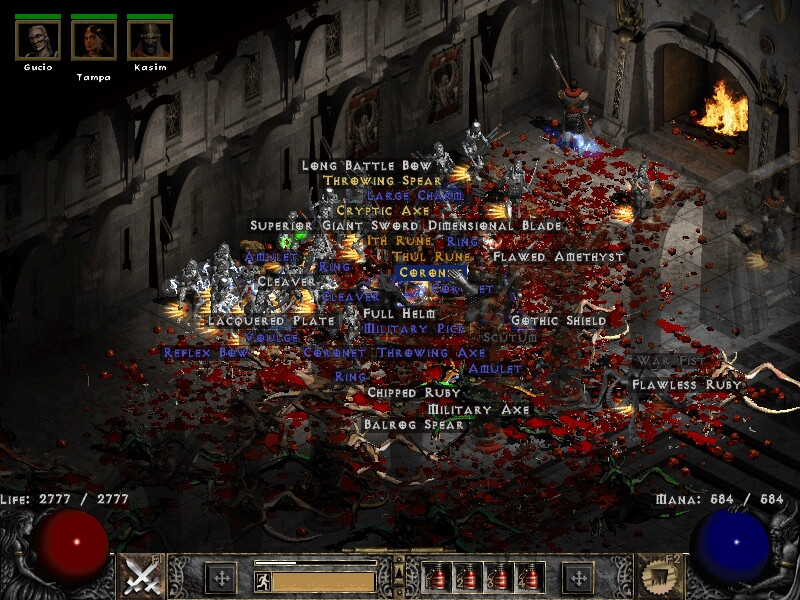
Task: Pick up the Cryptic Axe
Action: (x=383, y=211)
